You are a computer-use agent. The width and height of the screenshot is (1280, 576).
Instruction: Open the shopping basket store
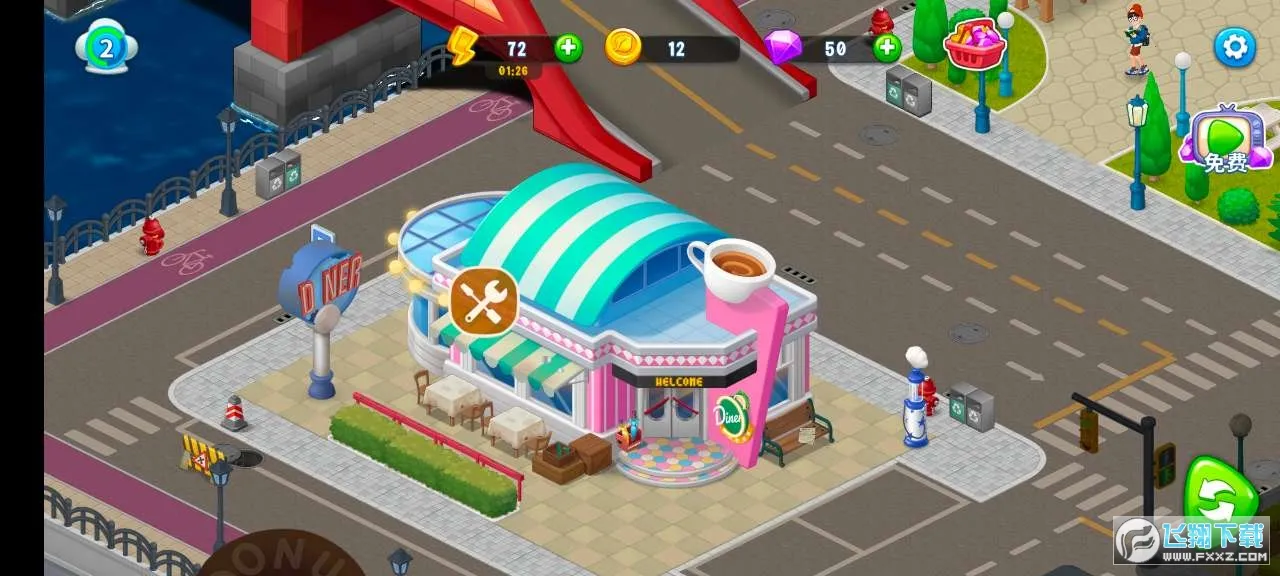[x=973, y=46]
